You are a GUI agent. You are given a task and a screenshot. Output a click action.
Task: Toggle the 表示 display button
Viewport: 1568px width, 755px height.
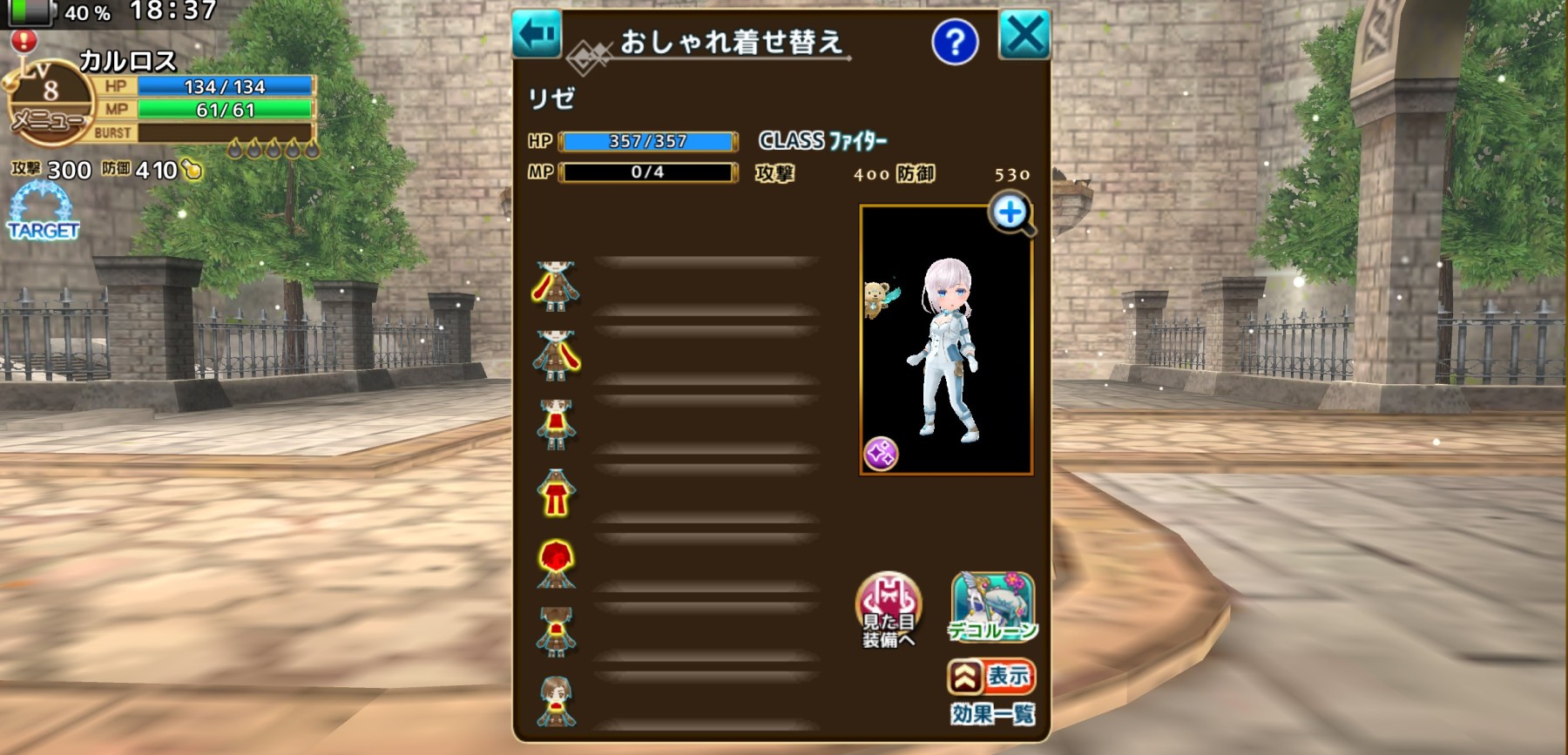pyautogui.click(x=991, y=677)
